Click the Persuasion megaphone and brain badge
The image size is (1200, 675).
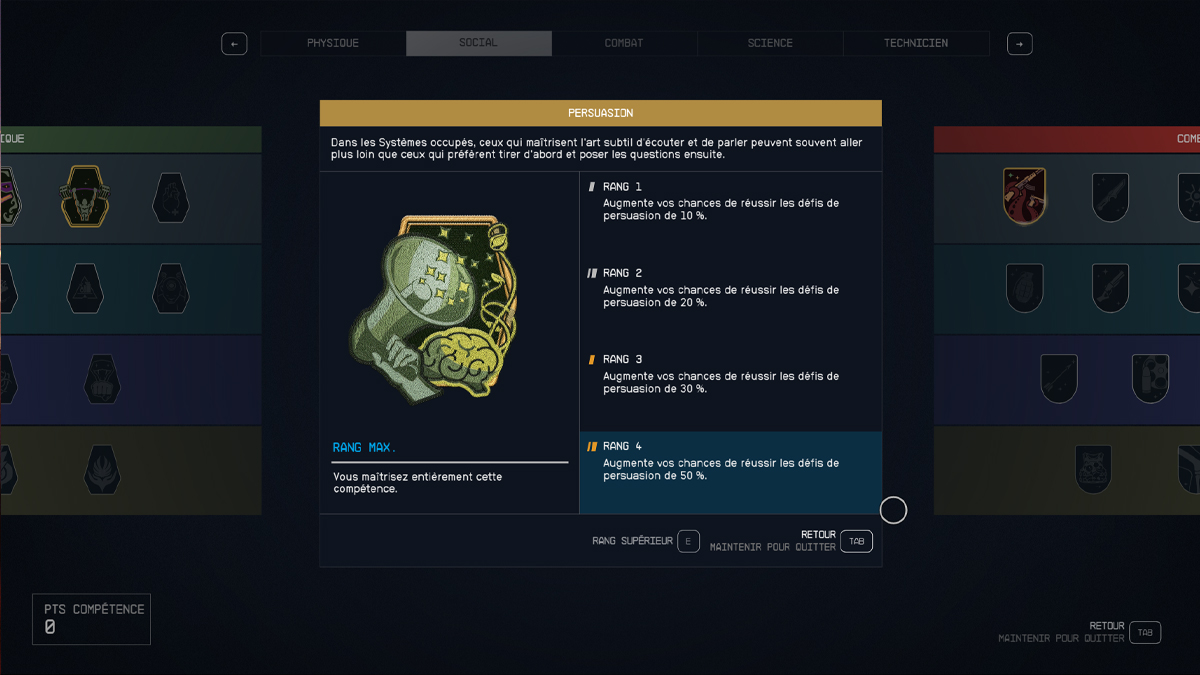click(x=434, y=307)
